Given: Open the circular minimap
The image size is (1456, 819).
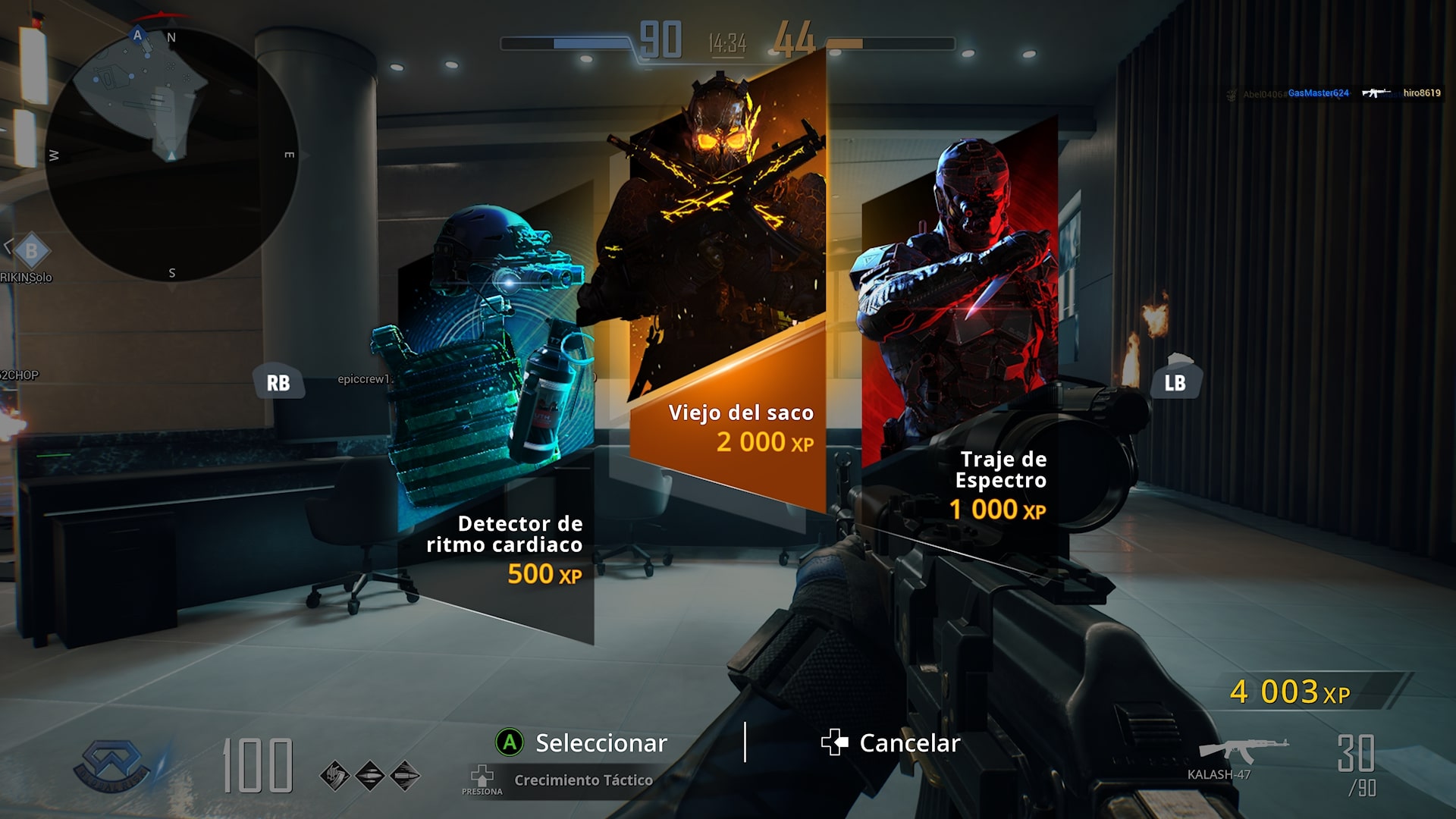Looking at the screenshot, I should [171, 155].
